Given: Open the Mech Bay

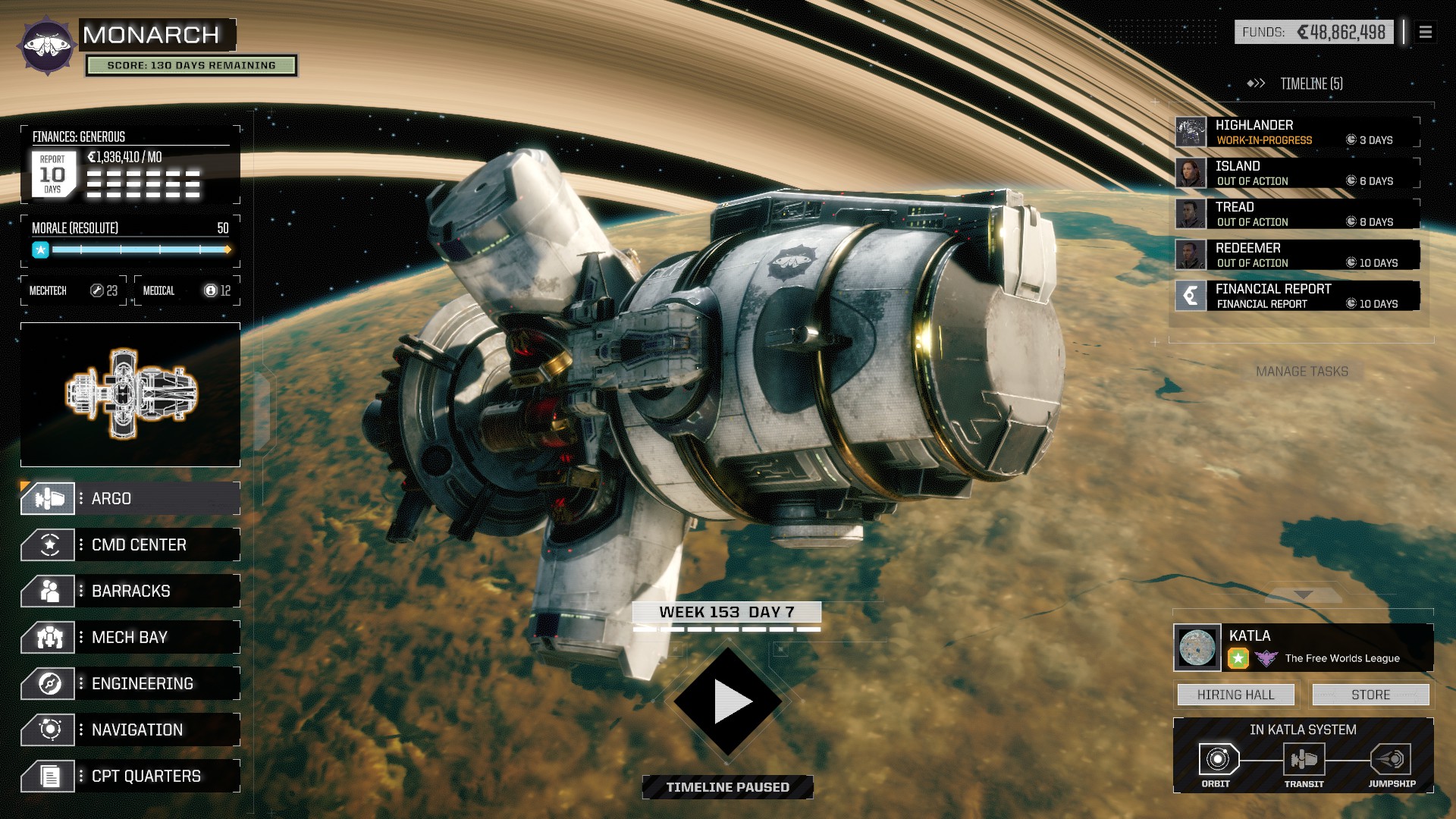Looking at the screenshot, I should point(130,638).
